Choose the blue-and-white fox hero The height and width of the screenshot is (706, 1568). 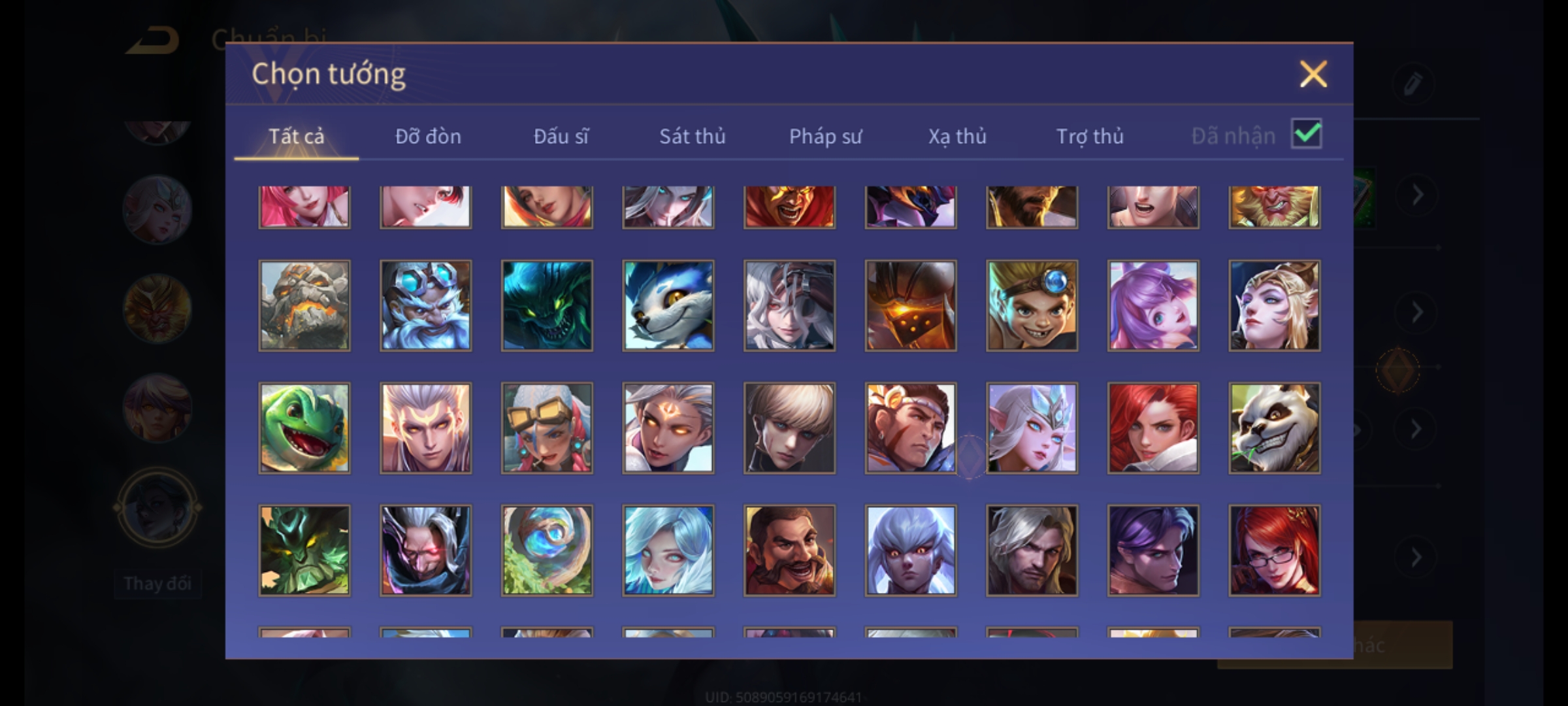coord(668,305)
